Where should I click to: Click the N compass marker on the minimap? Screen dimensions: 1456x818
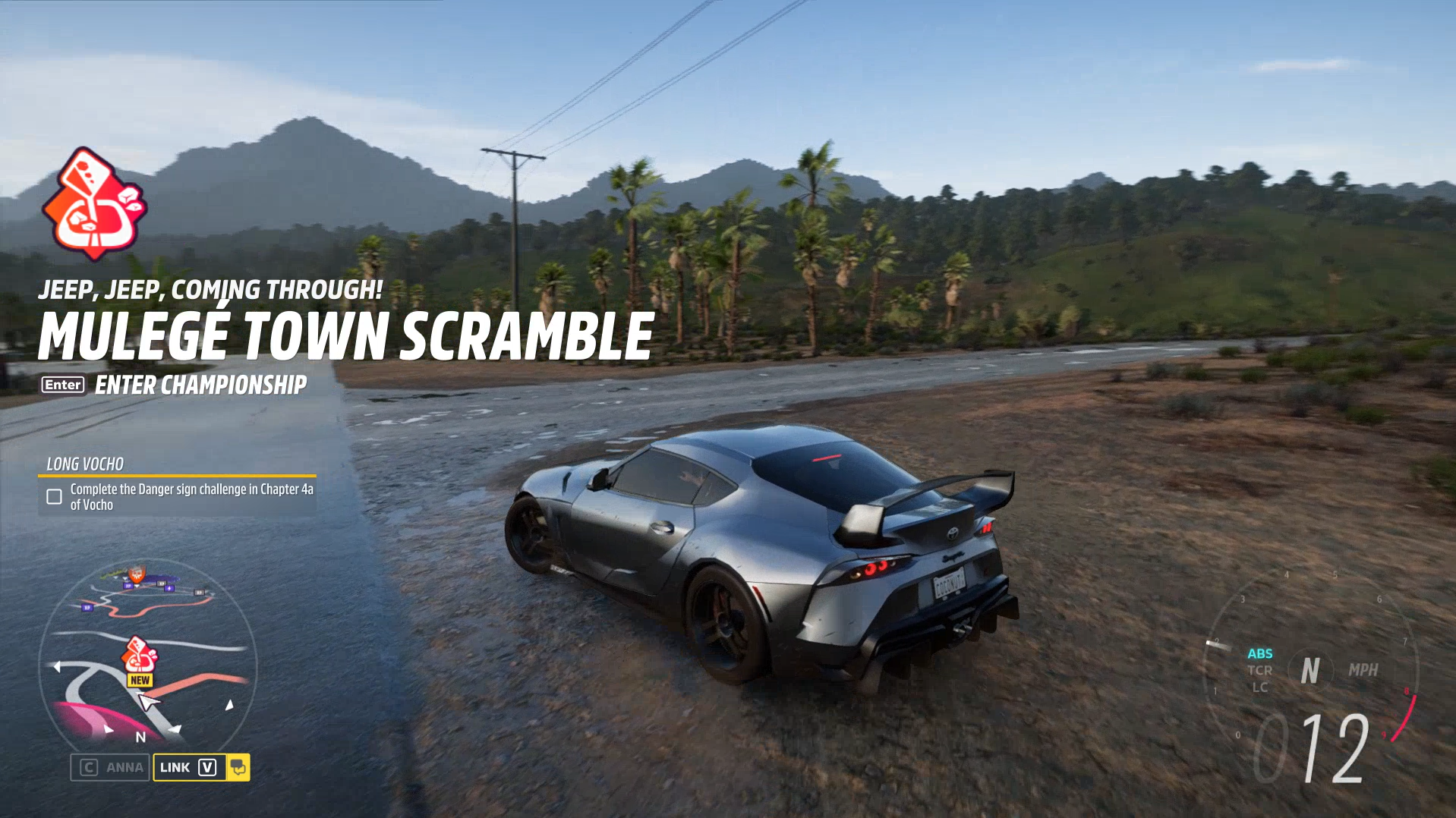[x=140, y=735]
